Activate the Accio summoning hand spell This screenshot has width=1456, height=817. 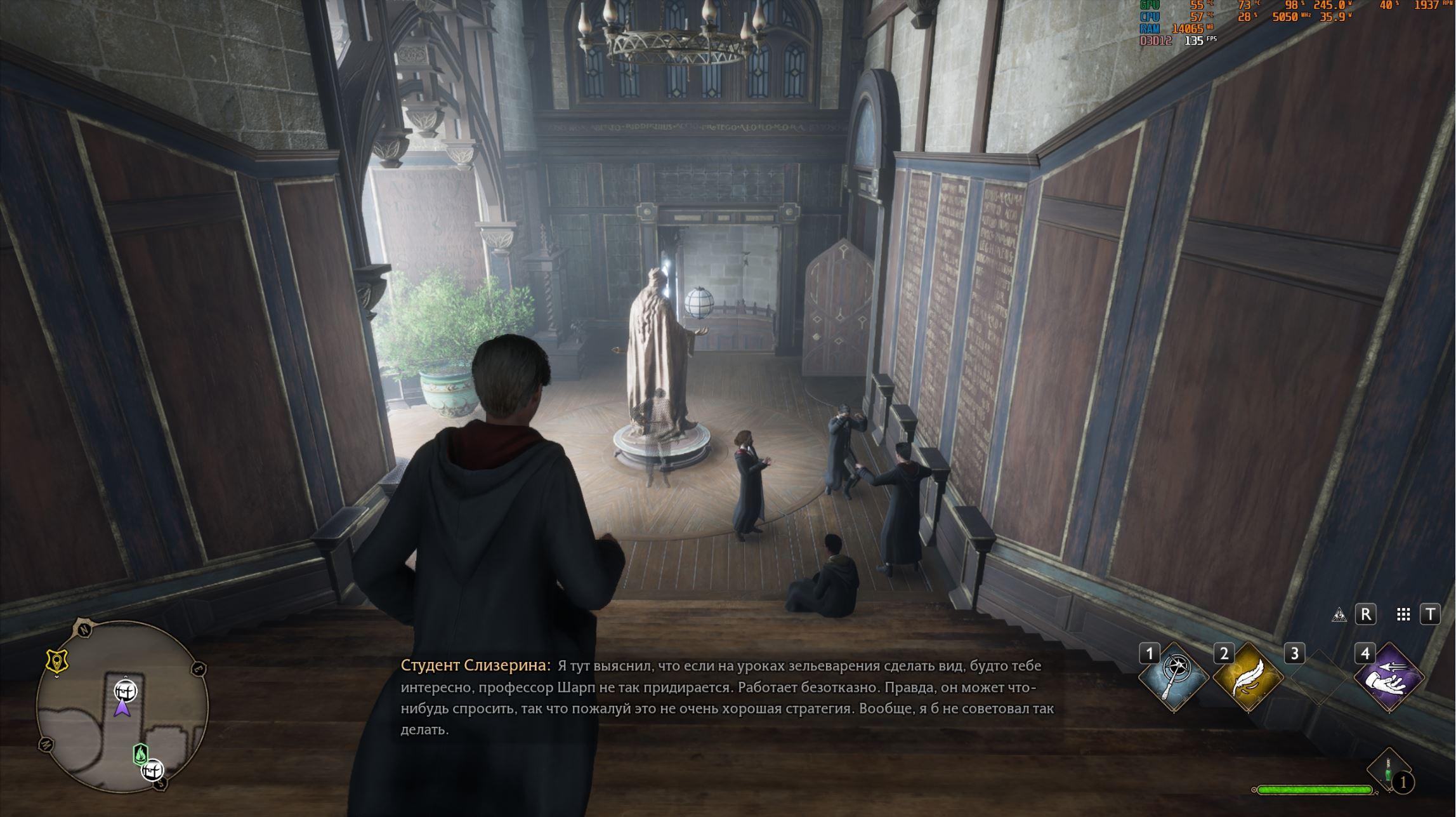coord(1388,677)
